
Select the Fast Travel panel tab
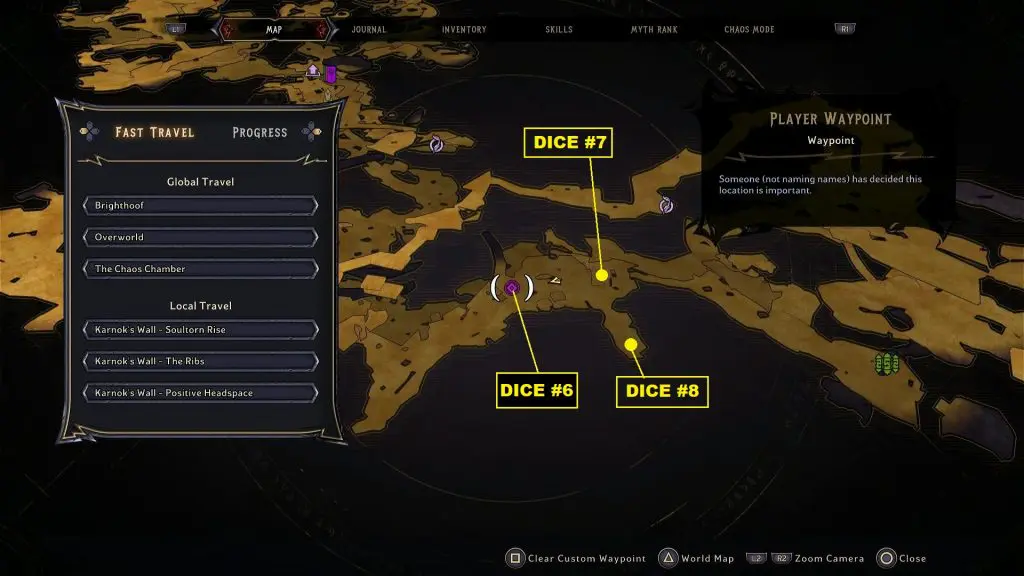154,132
